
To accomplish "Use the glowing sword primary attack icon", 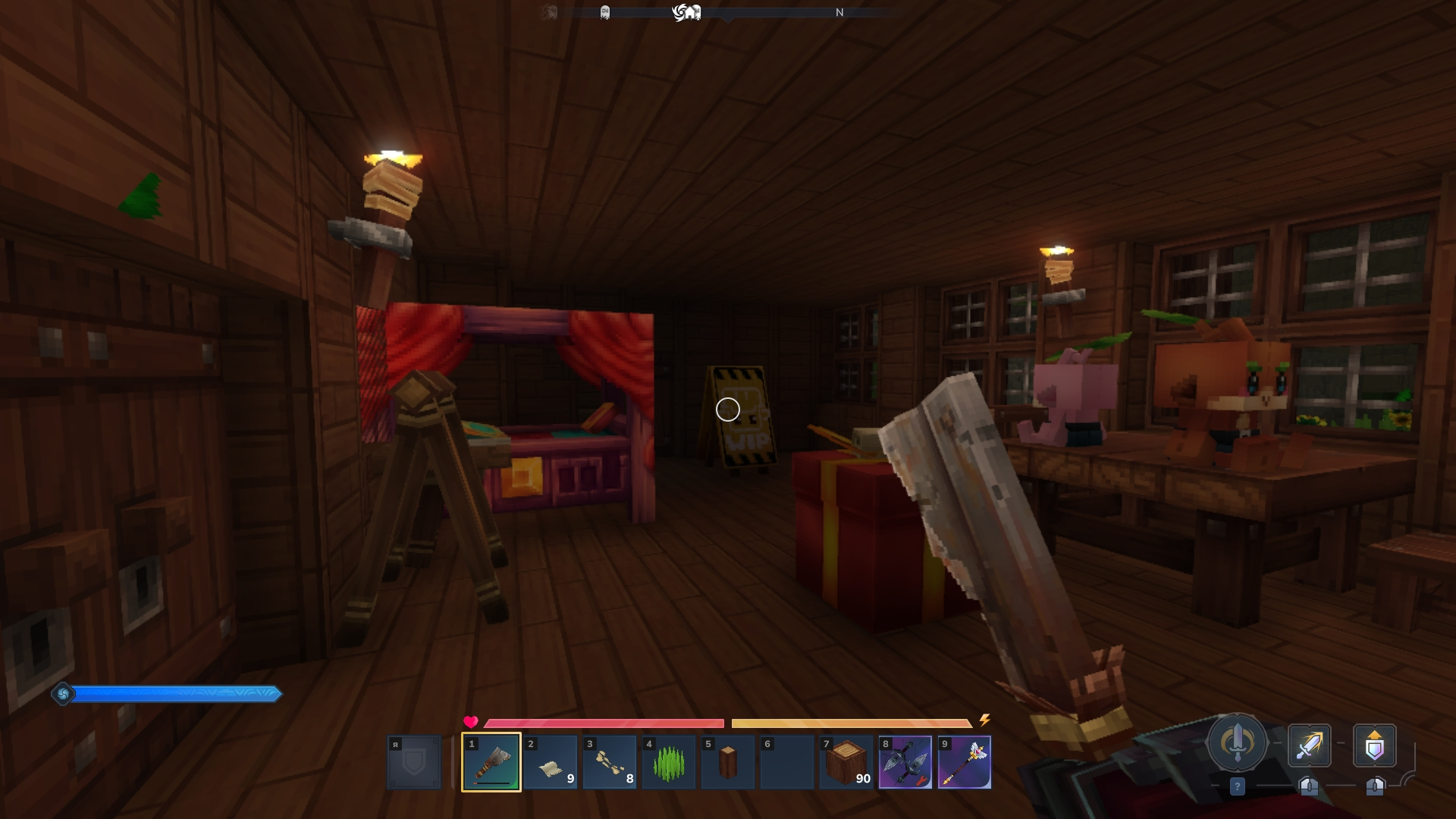I will pyautogui.click(x=1309, y=745).
